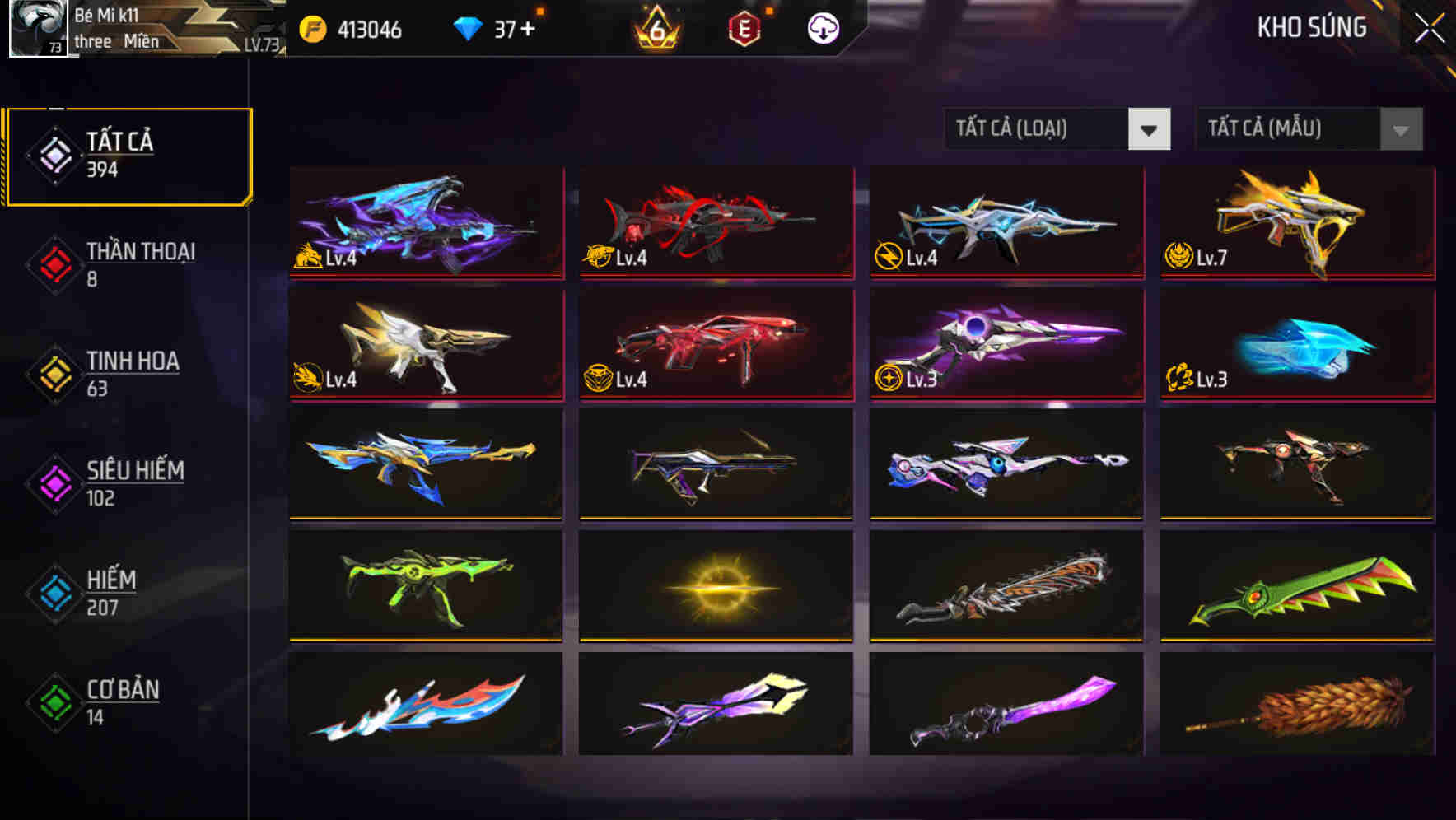Image resolution: width=1456 pixels, height=820 pixels.
Task: Expand the TẤT CẢ (MẪU) dropdown
Action: tap(1285, 129)
